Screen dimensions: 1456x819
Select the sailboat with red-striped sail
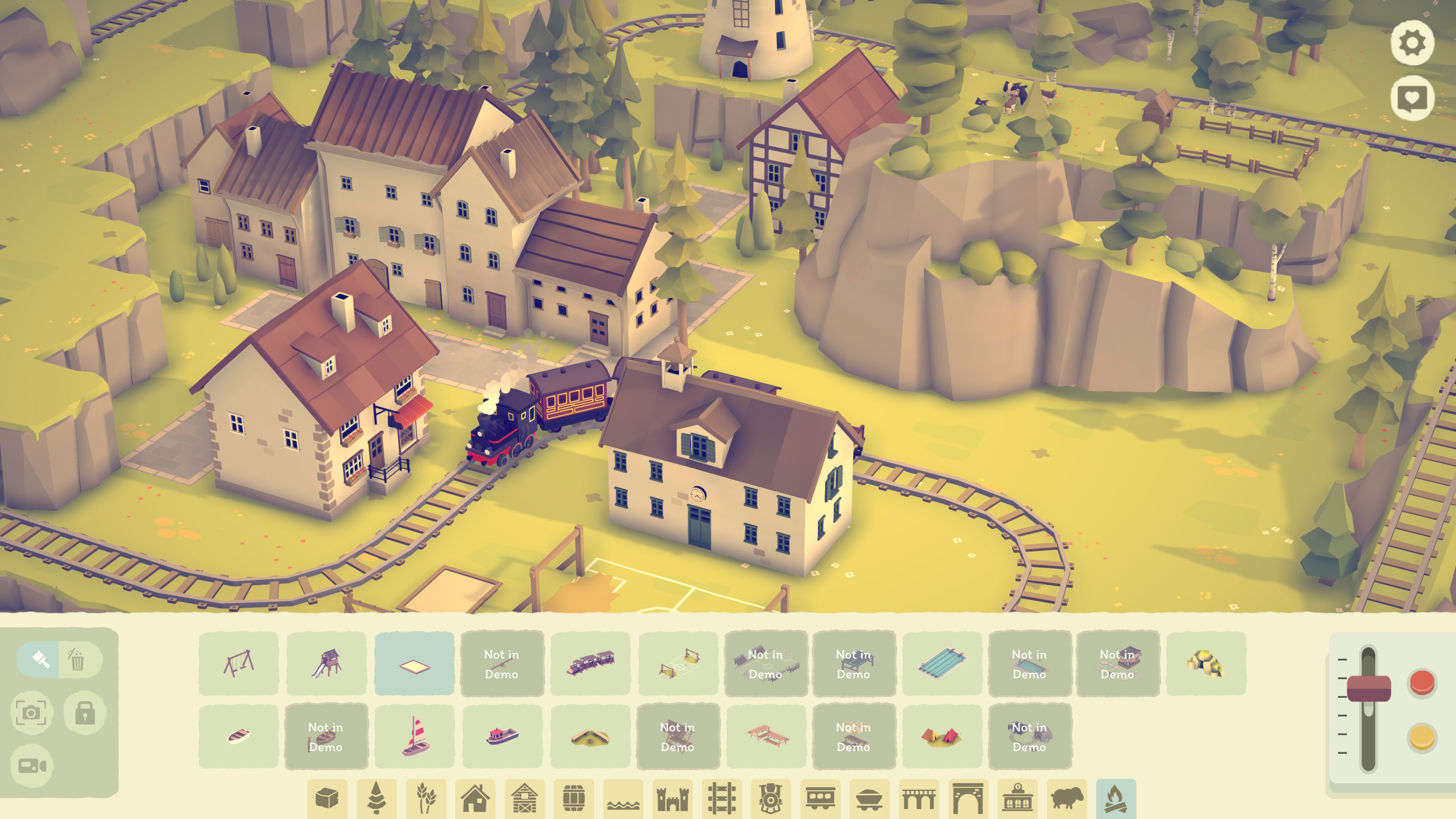click(x=414, y=736)
